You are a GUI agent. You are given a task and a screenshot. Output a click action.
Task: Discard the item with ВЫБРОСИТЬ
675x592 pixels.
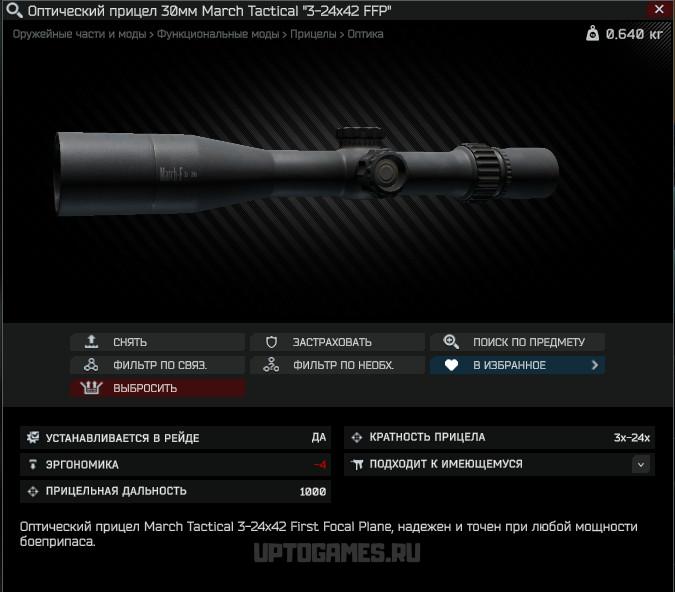[157, 388]
